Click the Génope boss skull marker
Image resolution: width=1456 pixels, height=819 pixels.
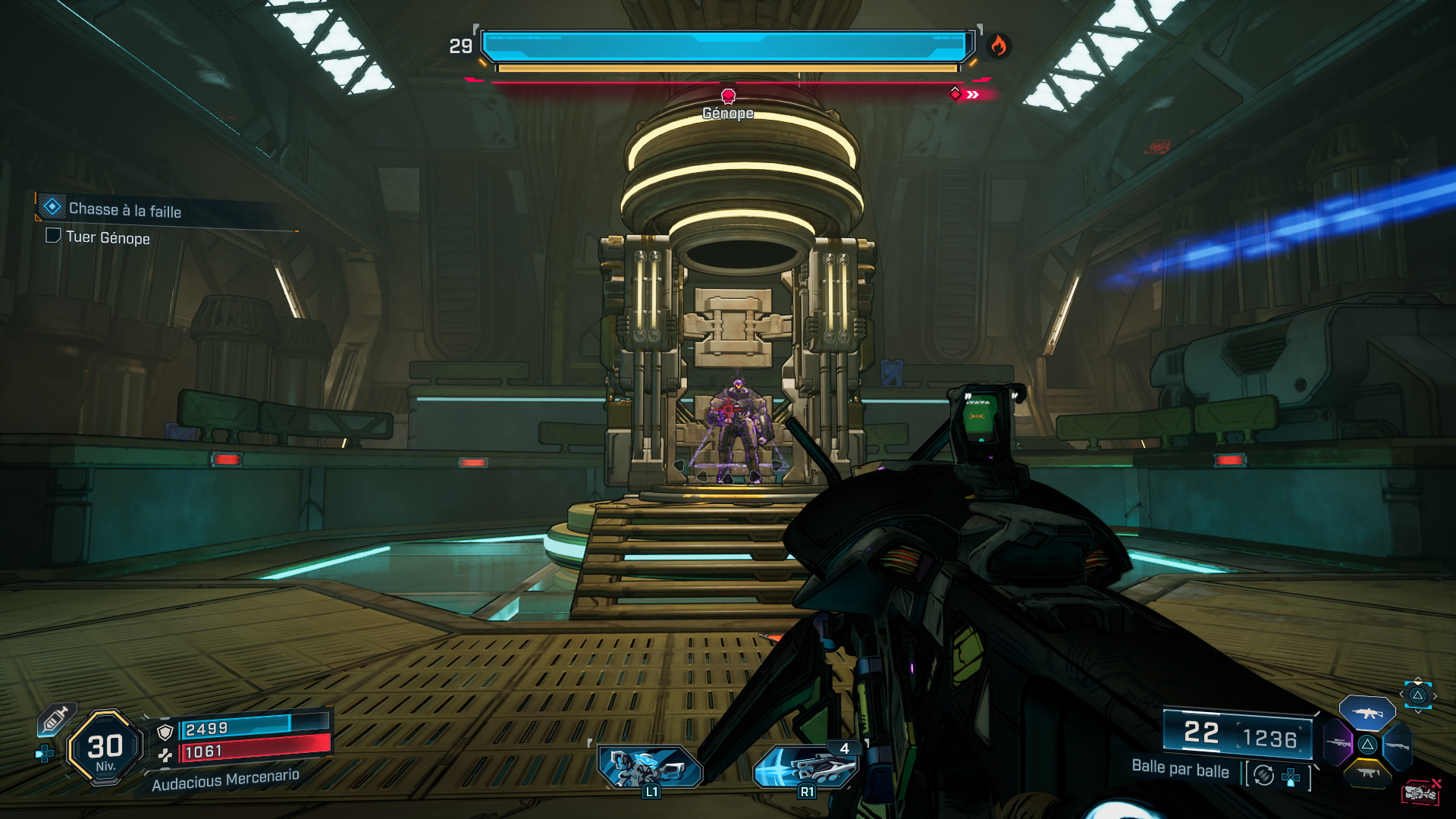(x=728, y=96)
